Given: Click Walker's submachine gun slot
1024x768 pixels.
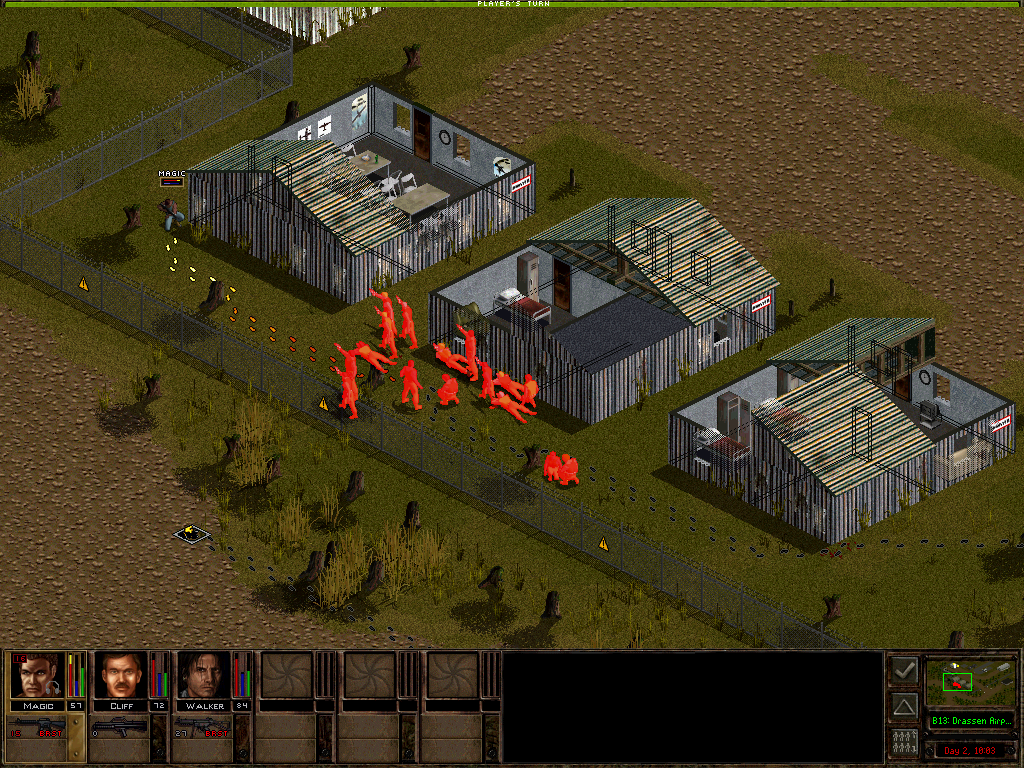Looking at the screenshot, I should (x=205, y=727).
